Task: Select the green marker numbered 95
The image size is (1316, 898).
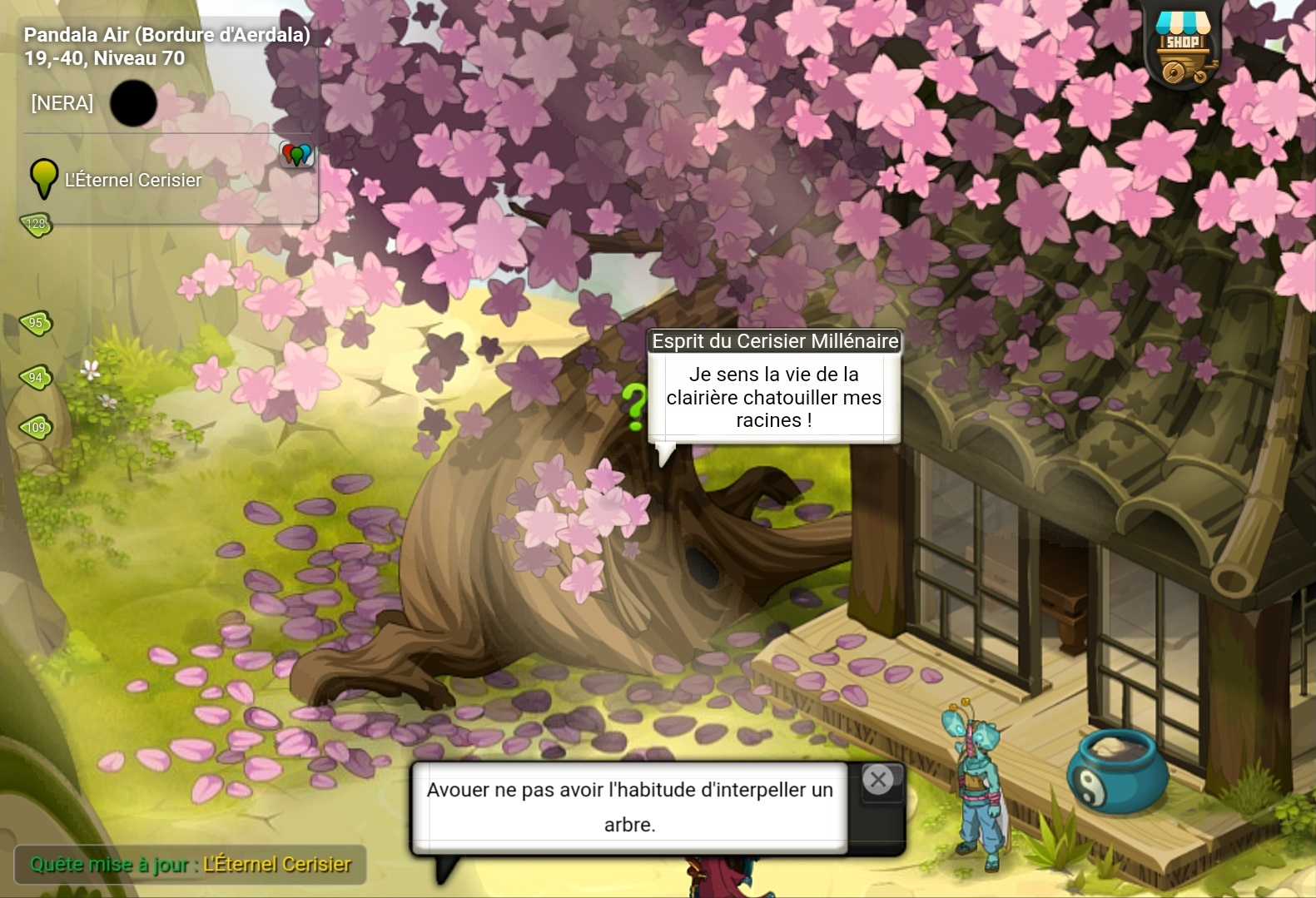Action: 36,323
